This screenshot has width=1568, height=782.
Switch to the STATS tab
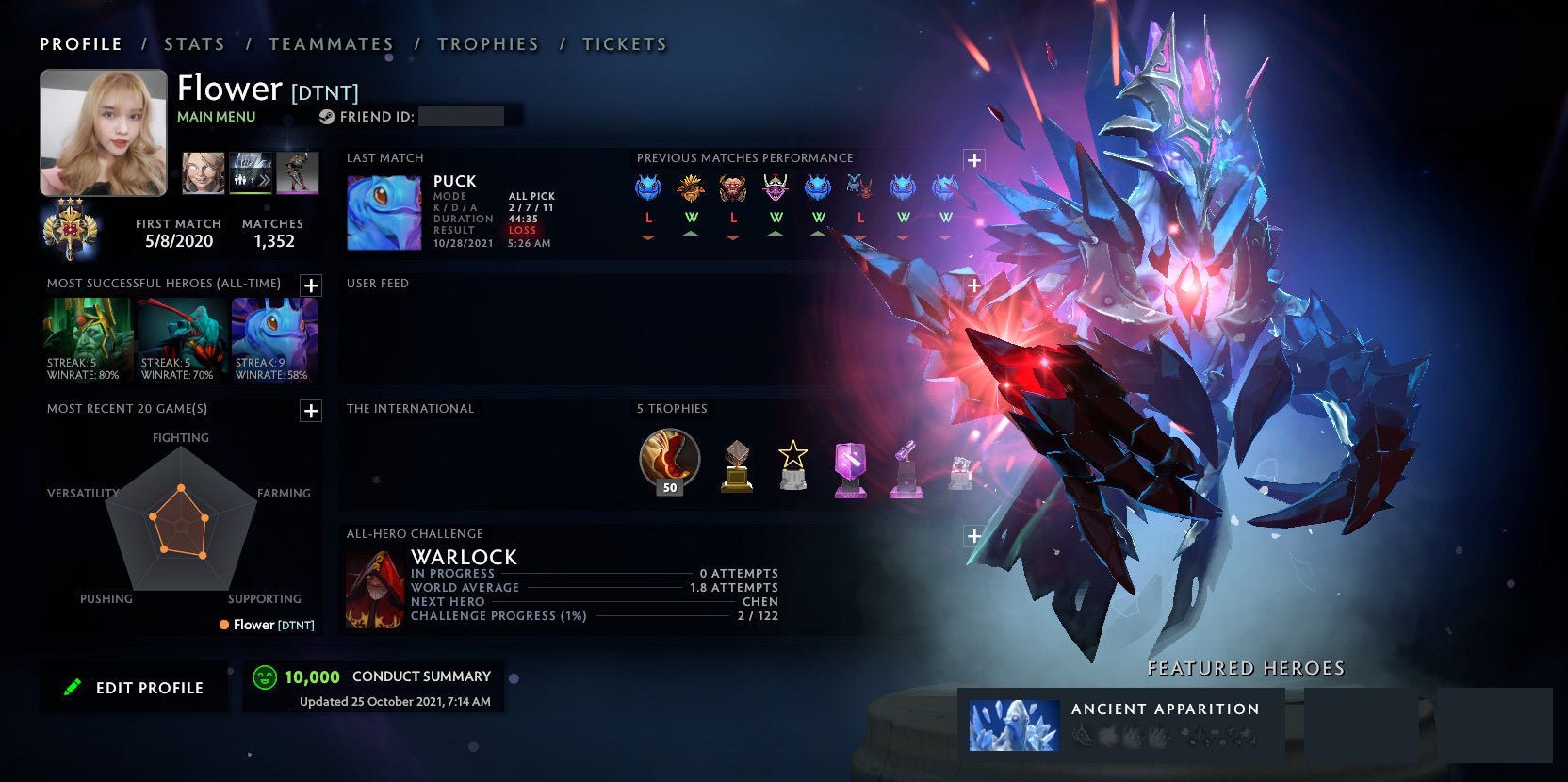pos(192,43)
